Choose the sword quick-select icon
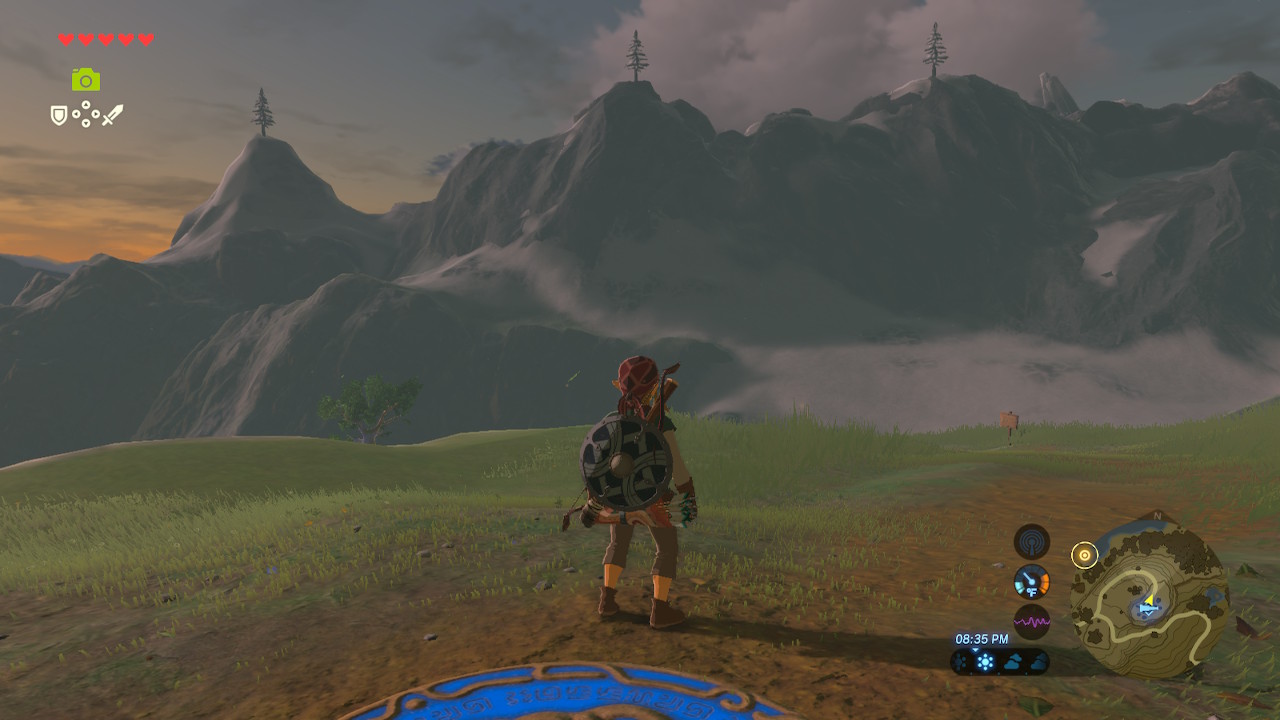Screen dimensions: 1280x720 click(112, 116)
